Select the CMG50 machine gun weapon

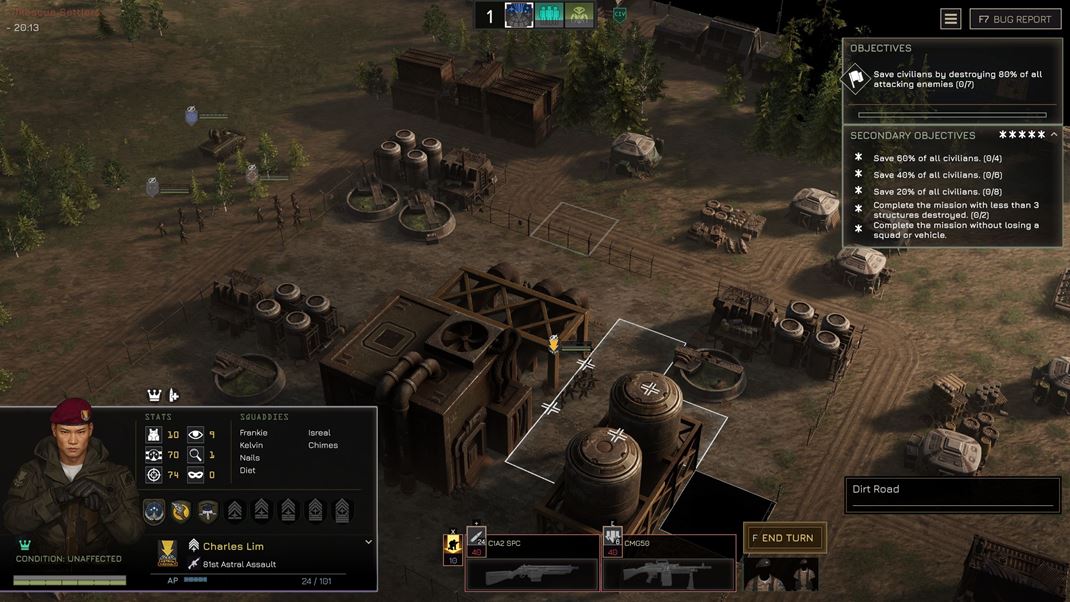pyautogui.click(x=668, y=562)
